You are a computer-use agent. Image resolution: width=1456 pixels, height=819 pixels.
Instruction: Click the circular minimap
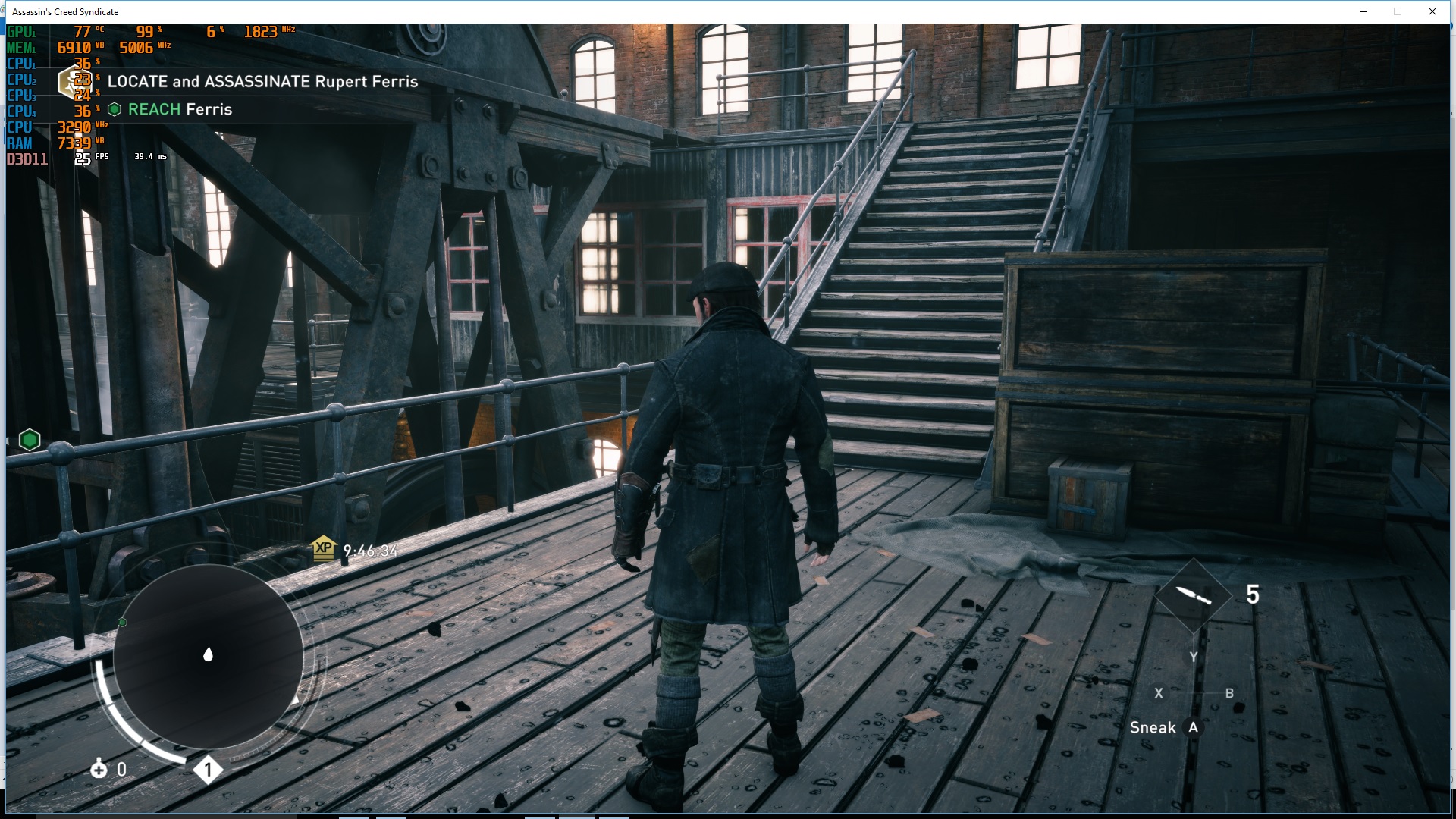pos(208,655)
